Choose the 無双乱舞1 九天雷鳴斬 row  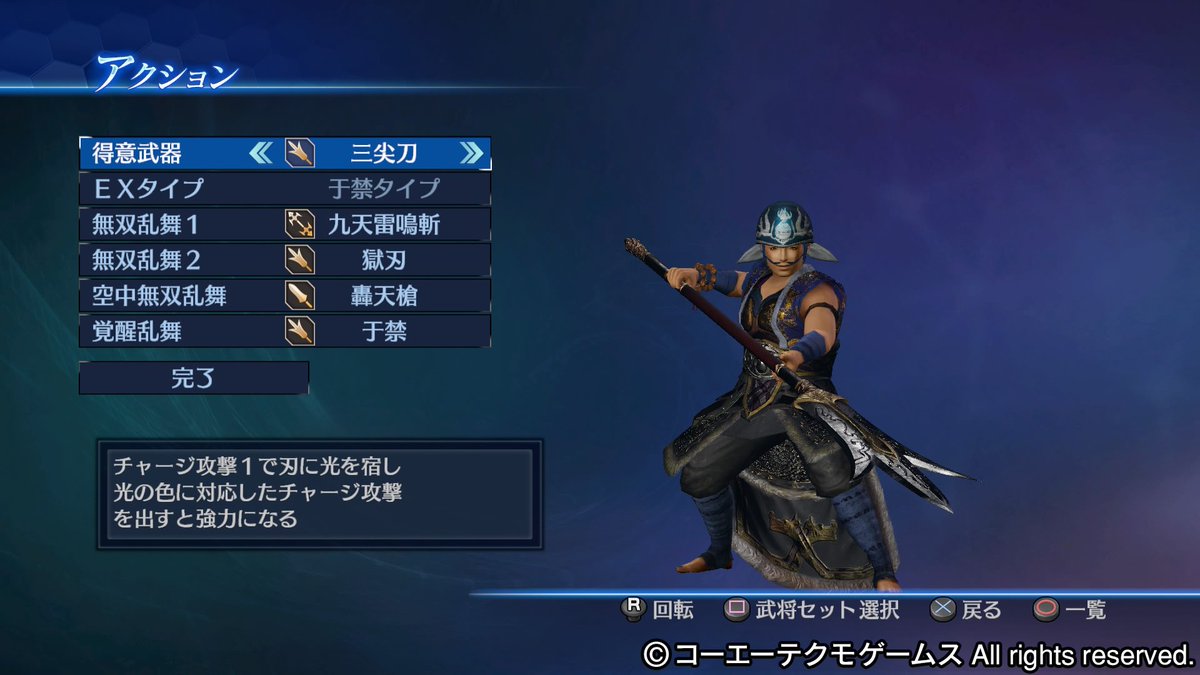[285, 223]
